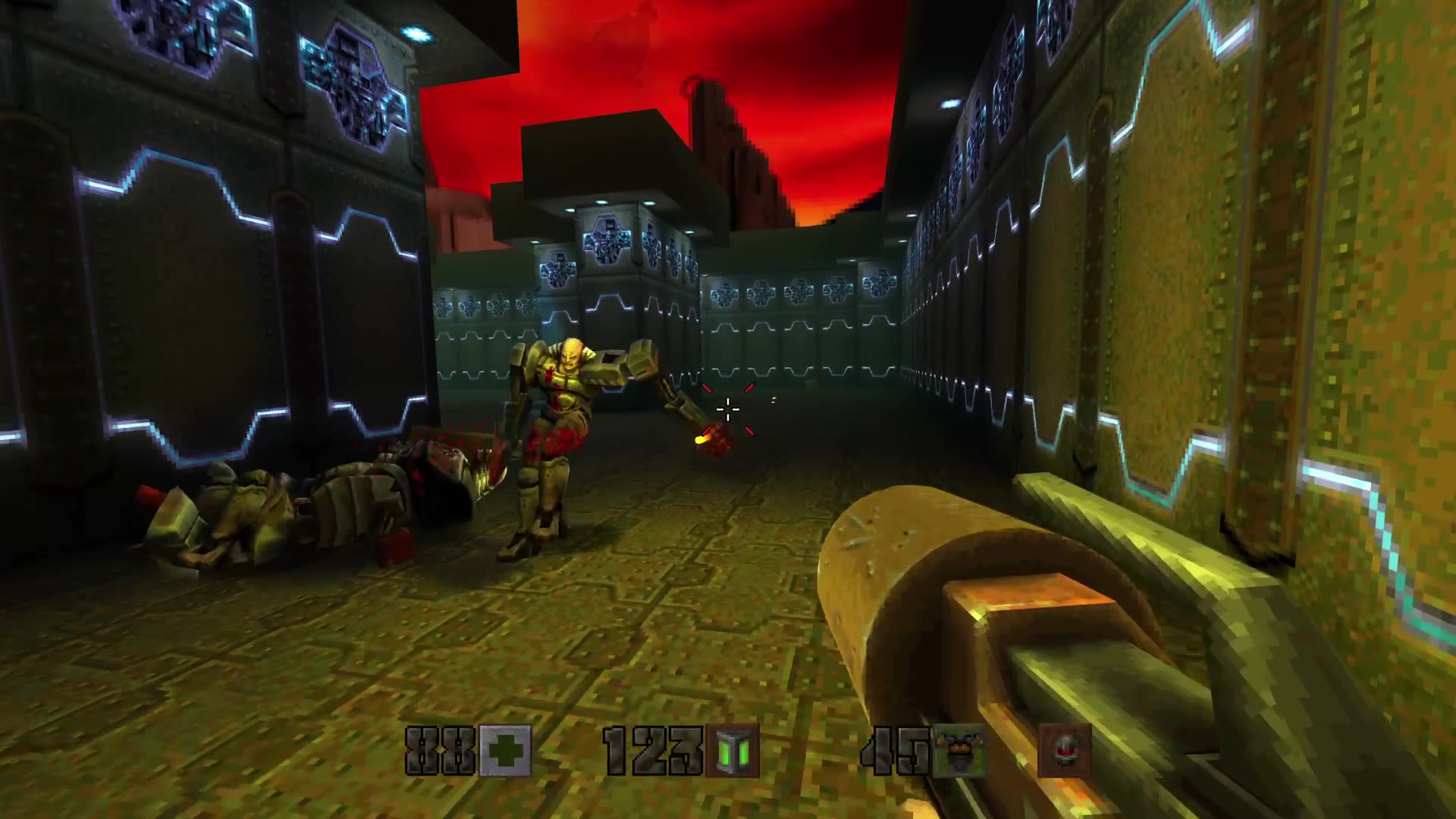Viewport: 1456px width, 819px height.
Task: Click the crosshair at screen center
Action: click(x=728, y=409)
